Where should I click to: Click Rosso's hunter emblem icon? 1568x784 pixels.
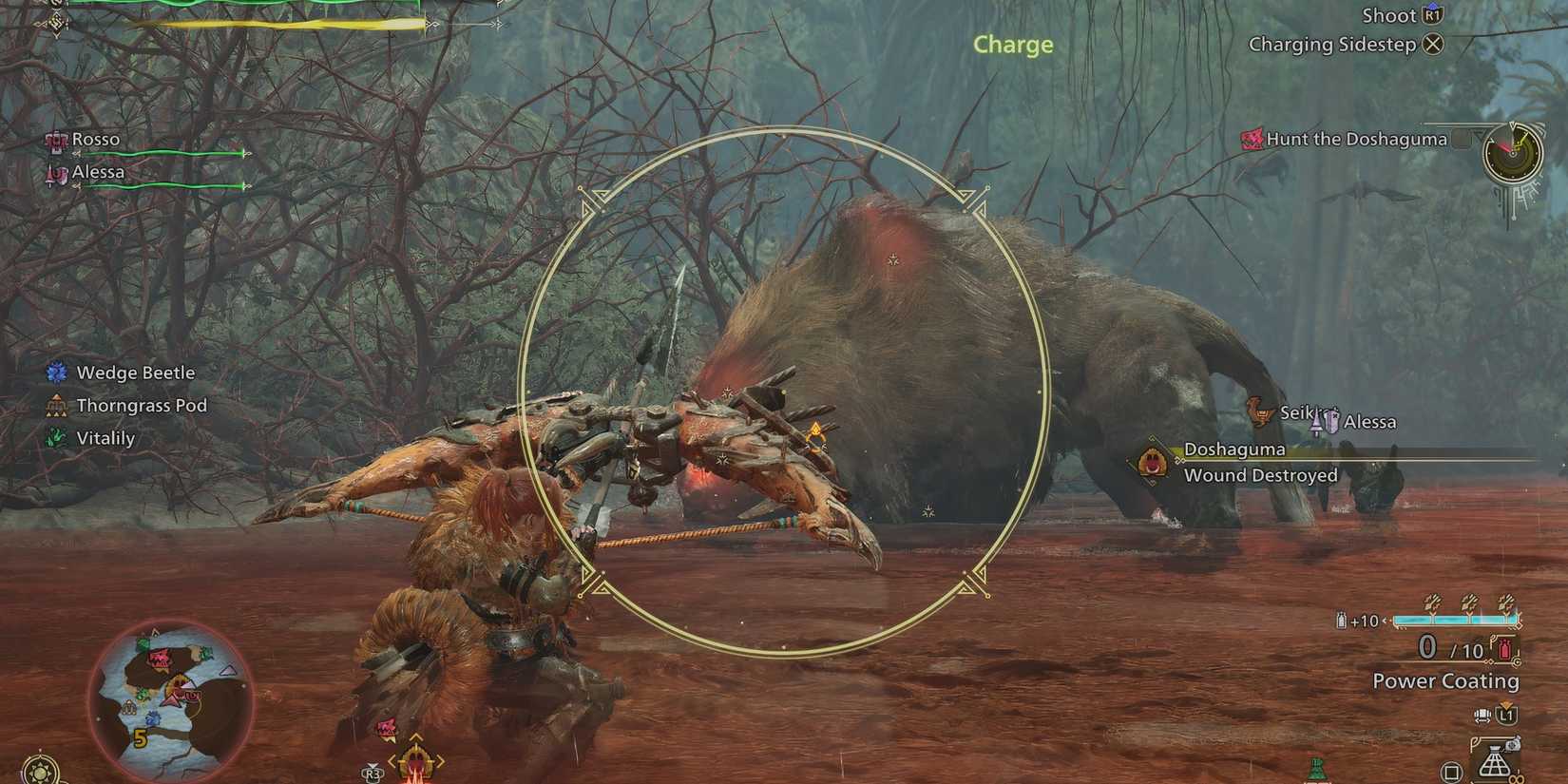55,139
